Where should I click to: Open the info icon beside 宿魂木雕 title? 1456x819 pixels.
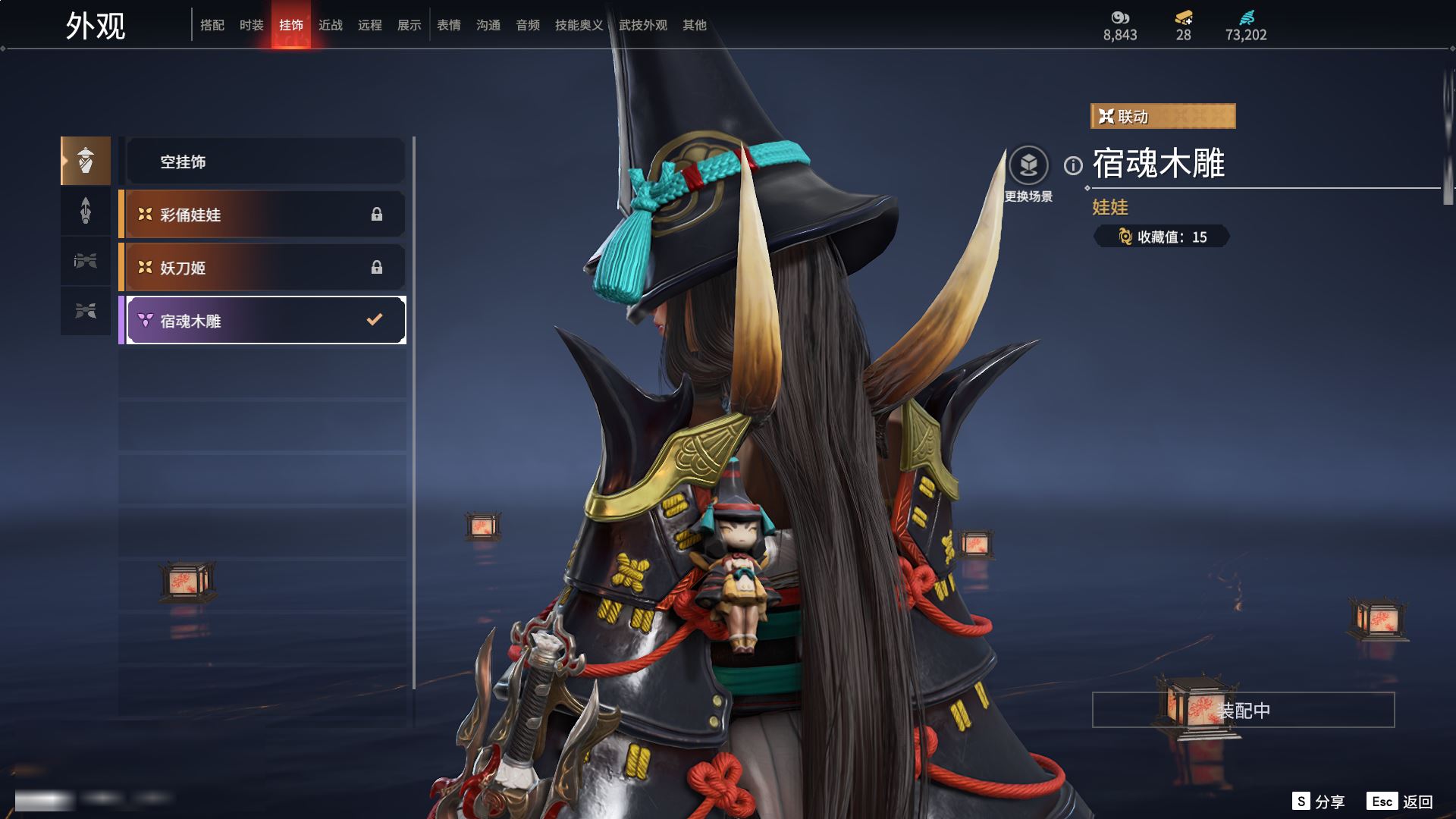1073,165
